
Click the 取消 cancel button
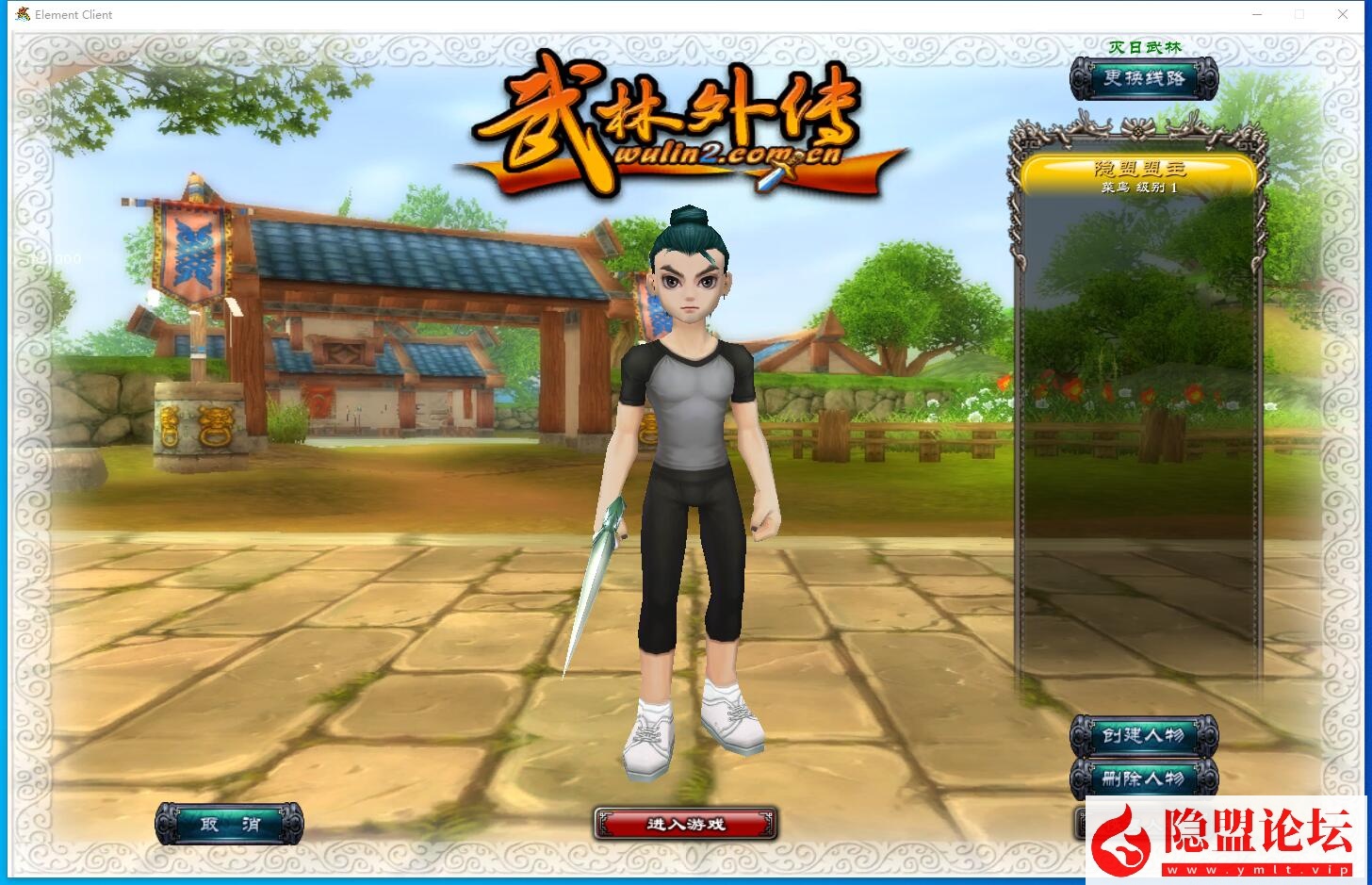[x=229, y=823]
